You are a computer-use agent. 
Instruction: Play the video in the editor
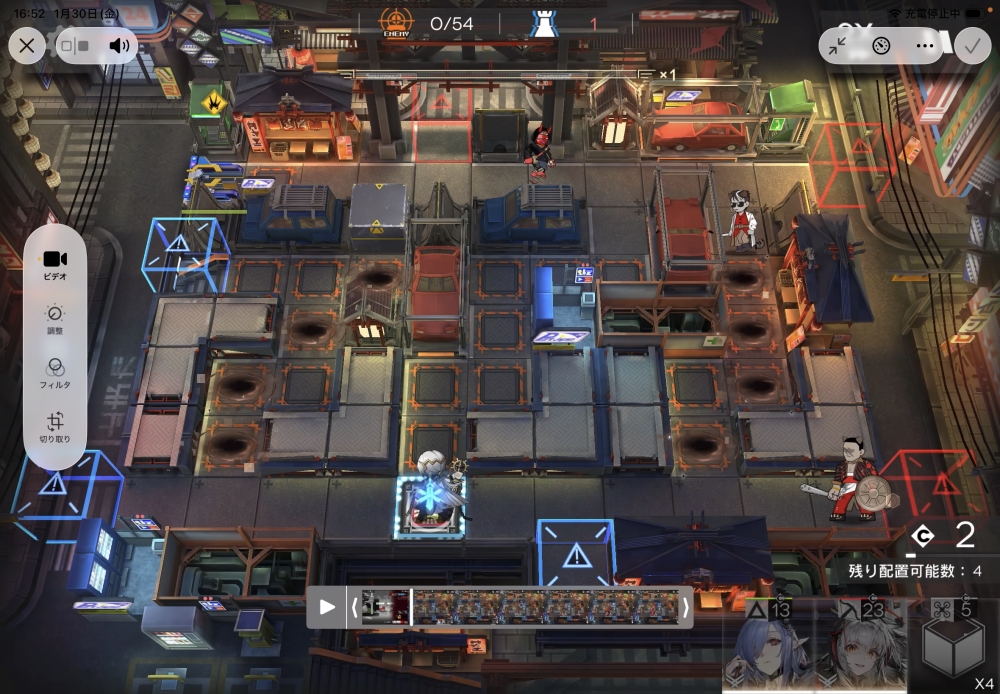pos(327,607)
